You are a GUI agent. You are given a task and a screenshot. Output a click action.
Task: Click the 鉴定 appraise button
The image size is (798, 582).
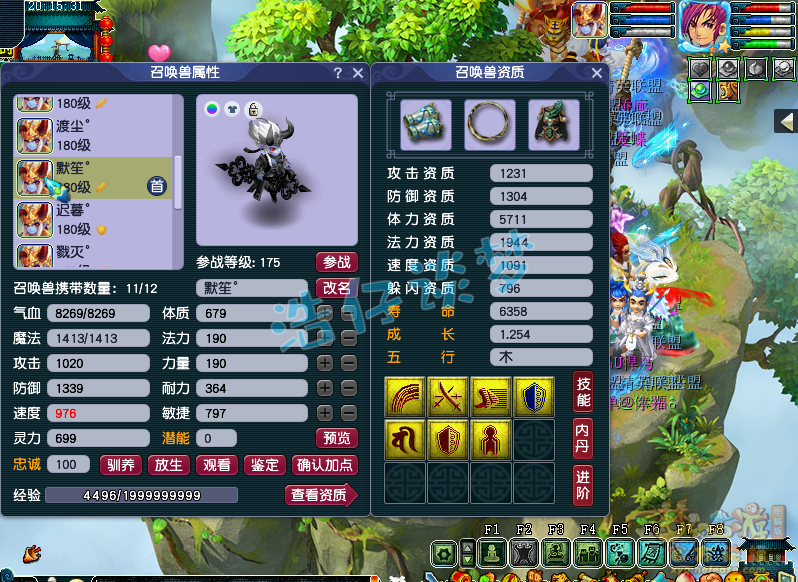[265, 464]
